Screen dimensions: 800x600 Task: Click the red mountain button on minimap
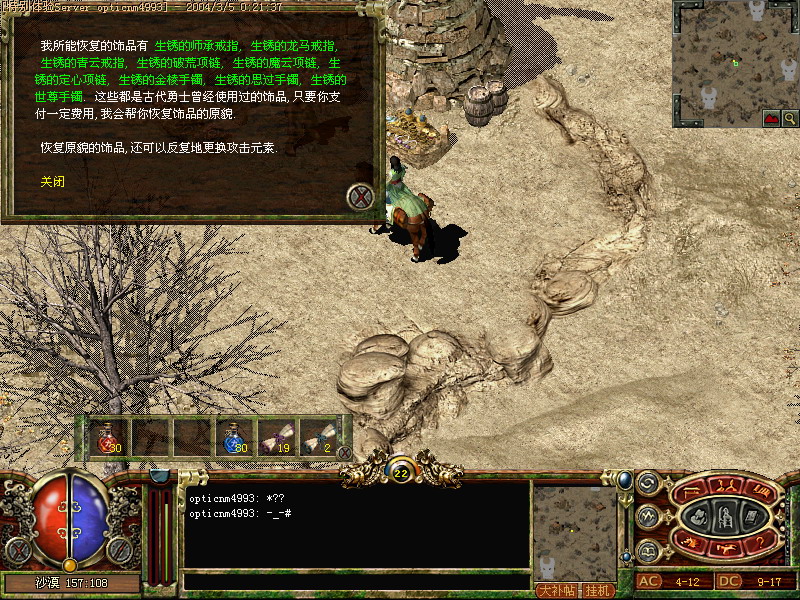point(770,118)
